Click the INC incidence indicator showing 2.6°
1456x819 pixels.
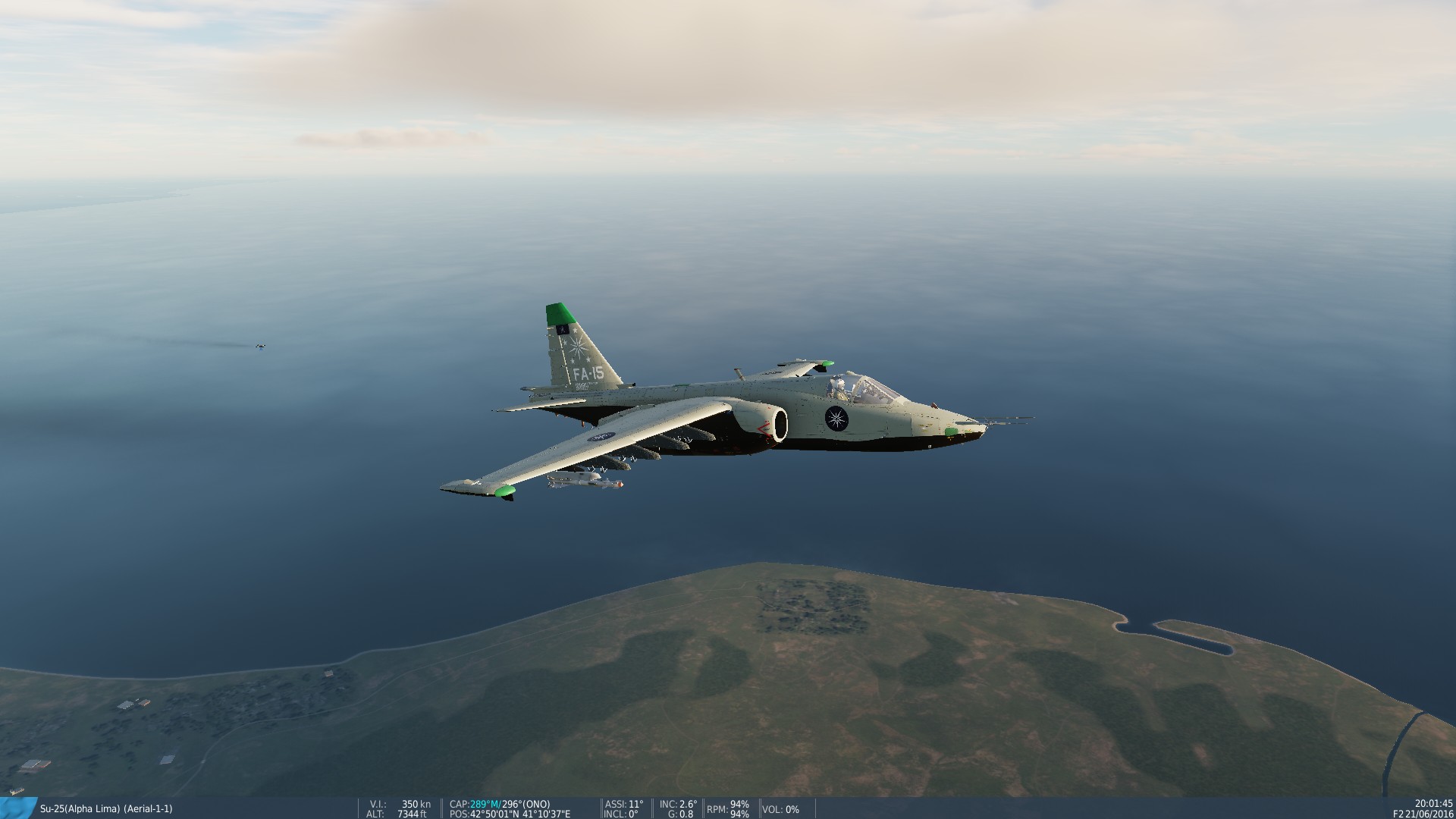tap(679, 804)
